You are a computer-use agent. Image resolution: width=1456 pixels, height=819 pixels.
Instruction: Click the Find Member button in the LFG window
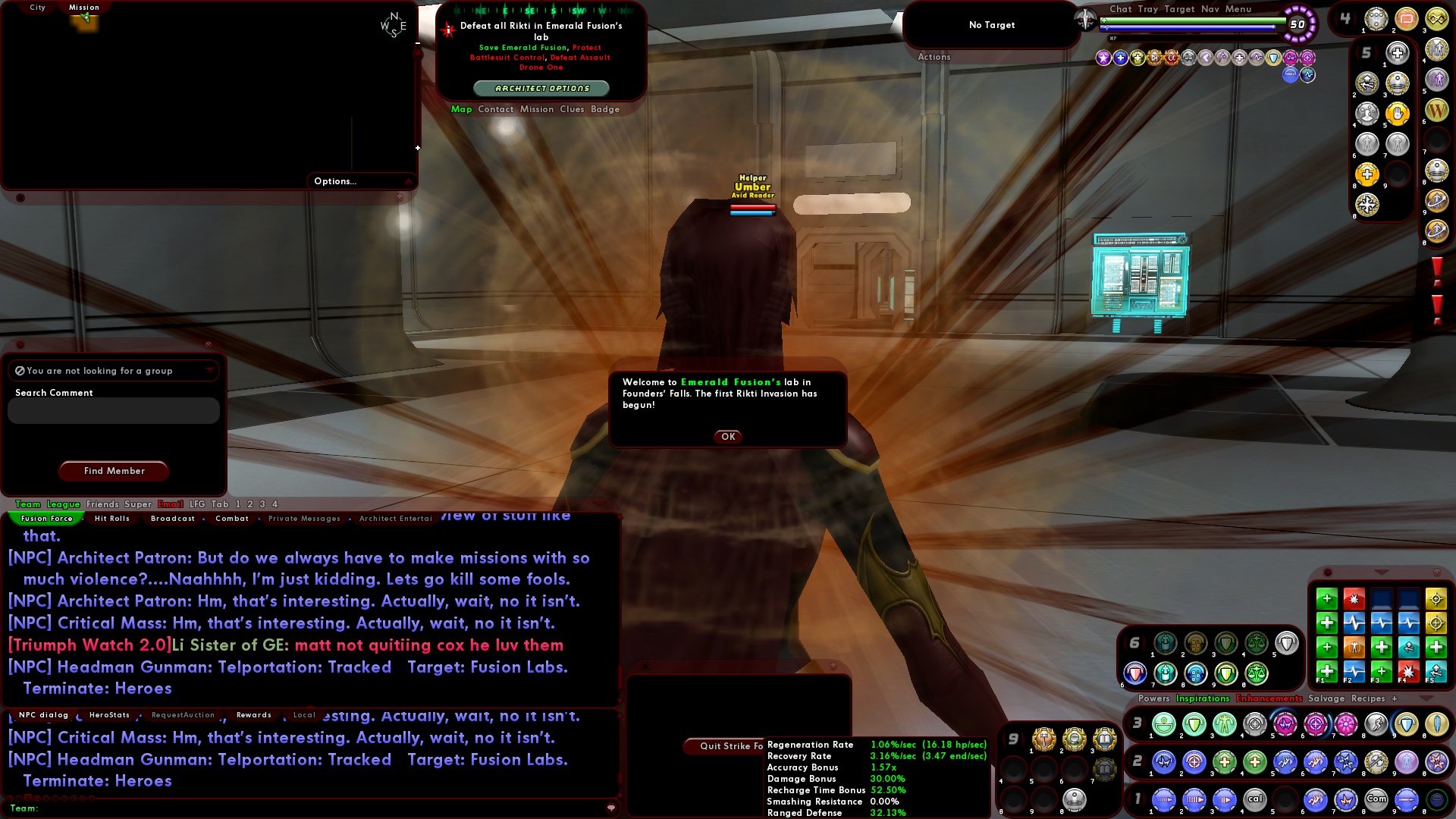tap(114, 471)
